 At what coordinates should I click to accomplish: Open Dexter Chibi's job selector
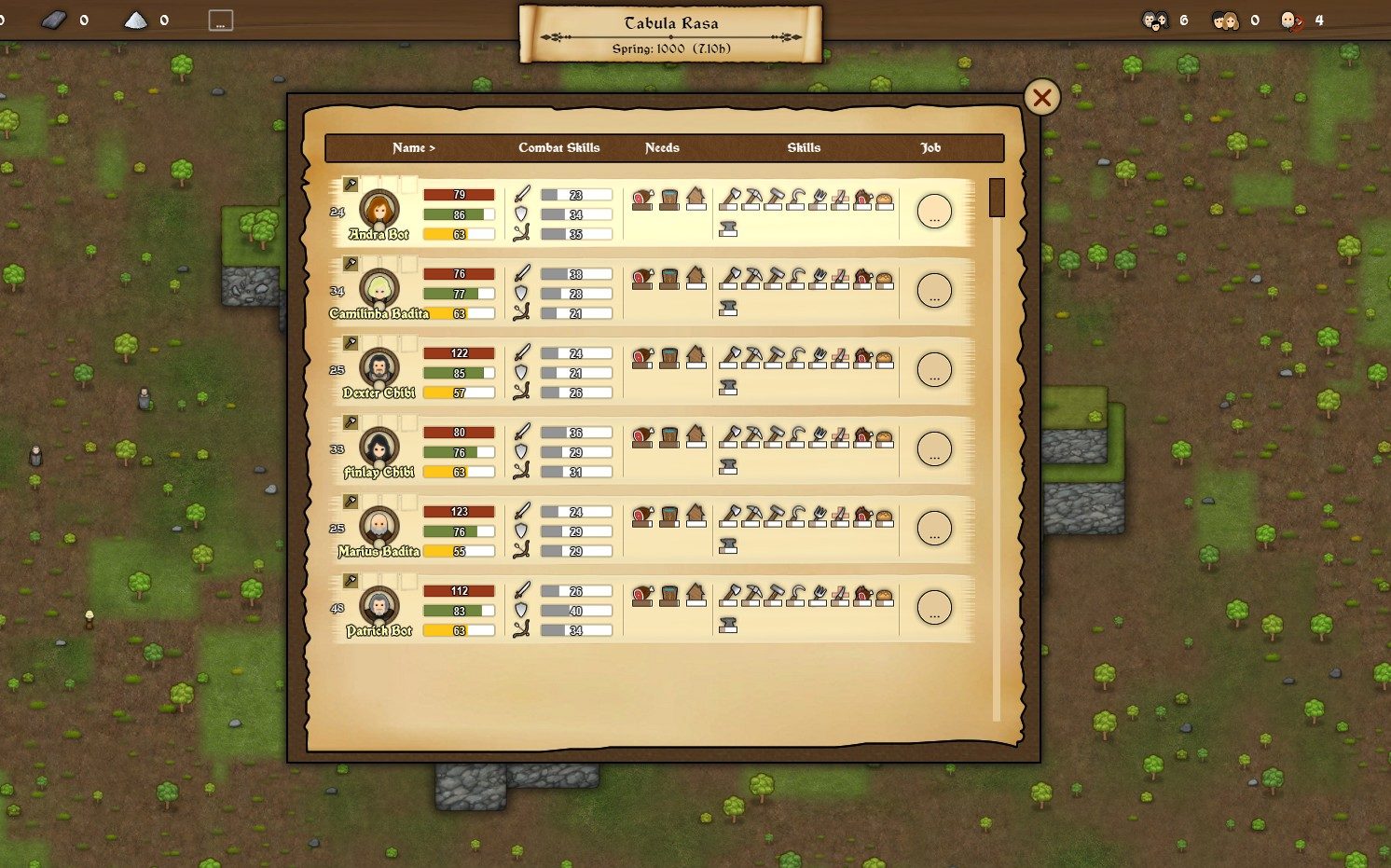[934, 370]
